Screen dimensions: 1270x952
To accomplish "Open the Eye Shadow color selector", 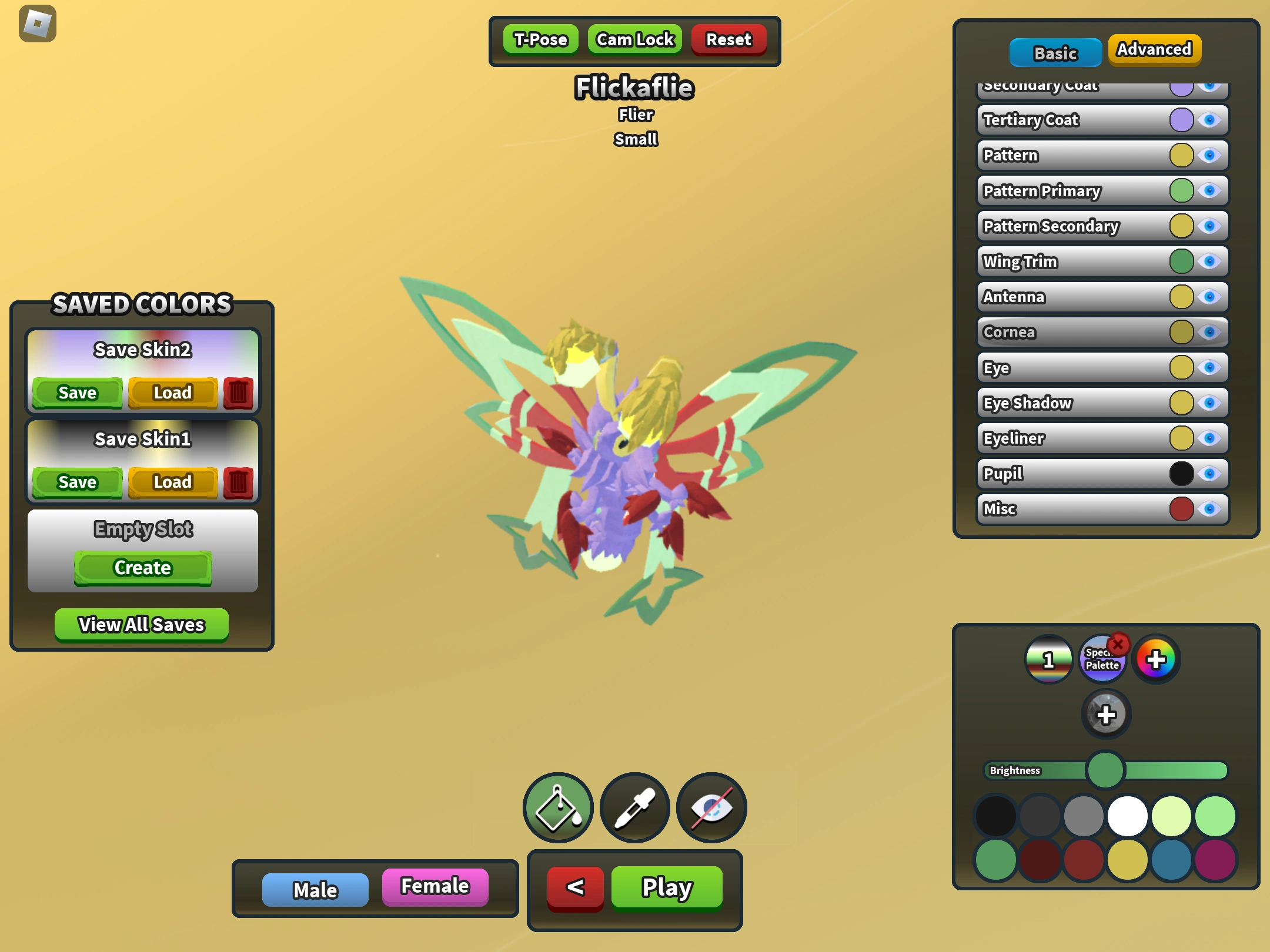I will (x=1181, y=403).
